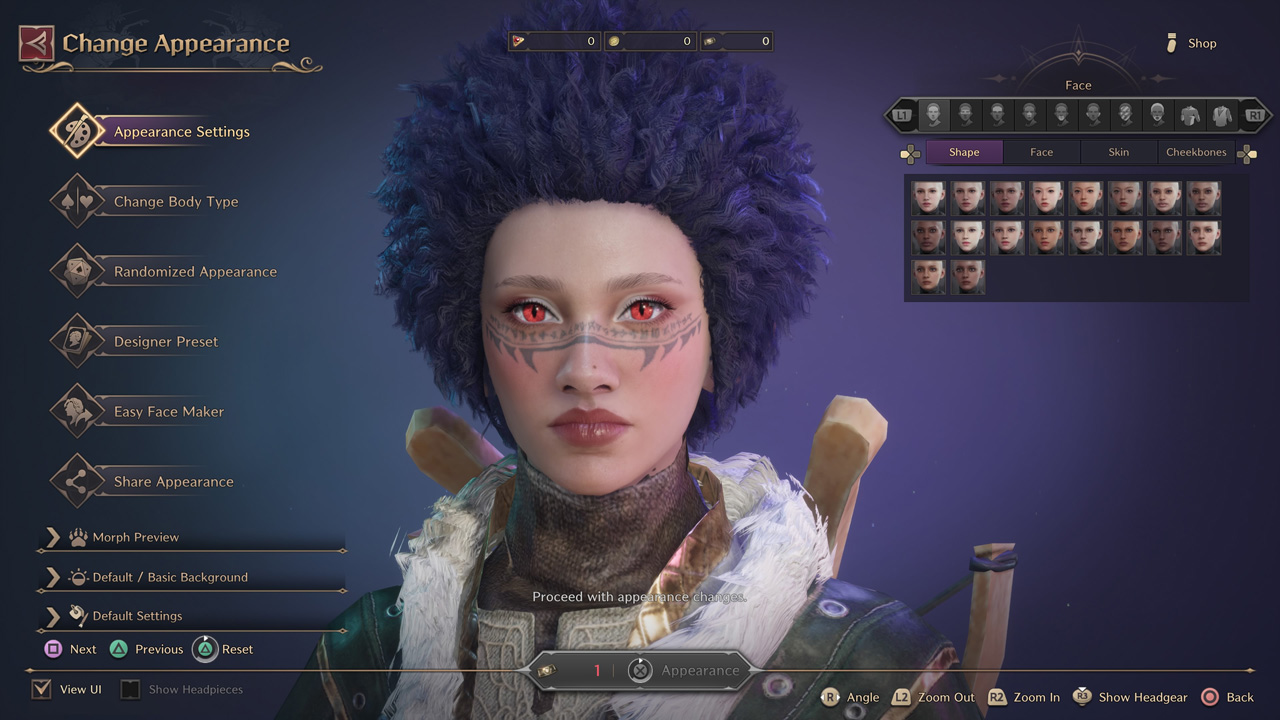Open the Shop
Image resolution: width=1280 pixels, height=720 pixels.
[1191, 43]
